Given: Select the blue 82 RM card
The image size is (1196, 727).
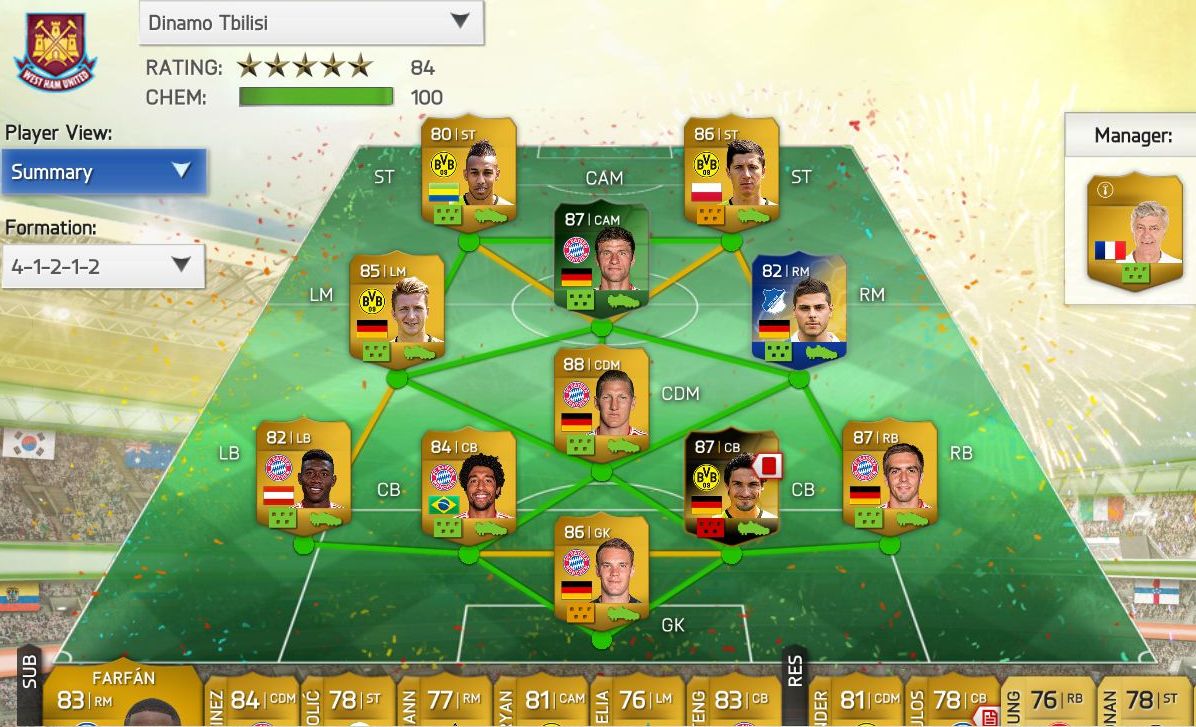Looking at the screenshot, I should [x=798, y=311].
